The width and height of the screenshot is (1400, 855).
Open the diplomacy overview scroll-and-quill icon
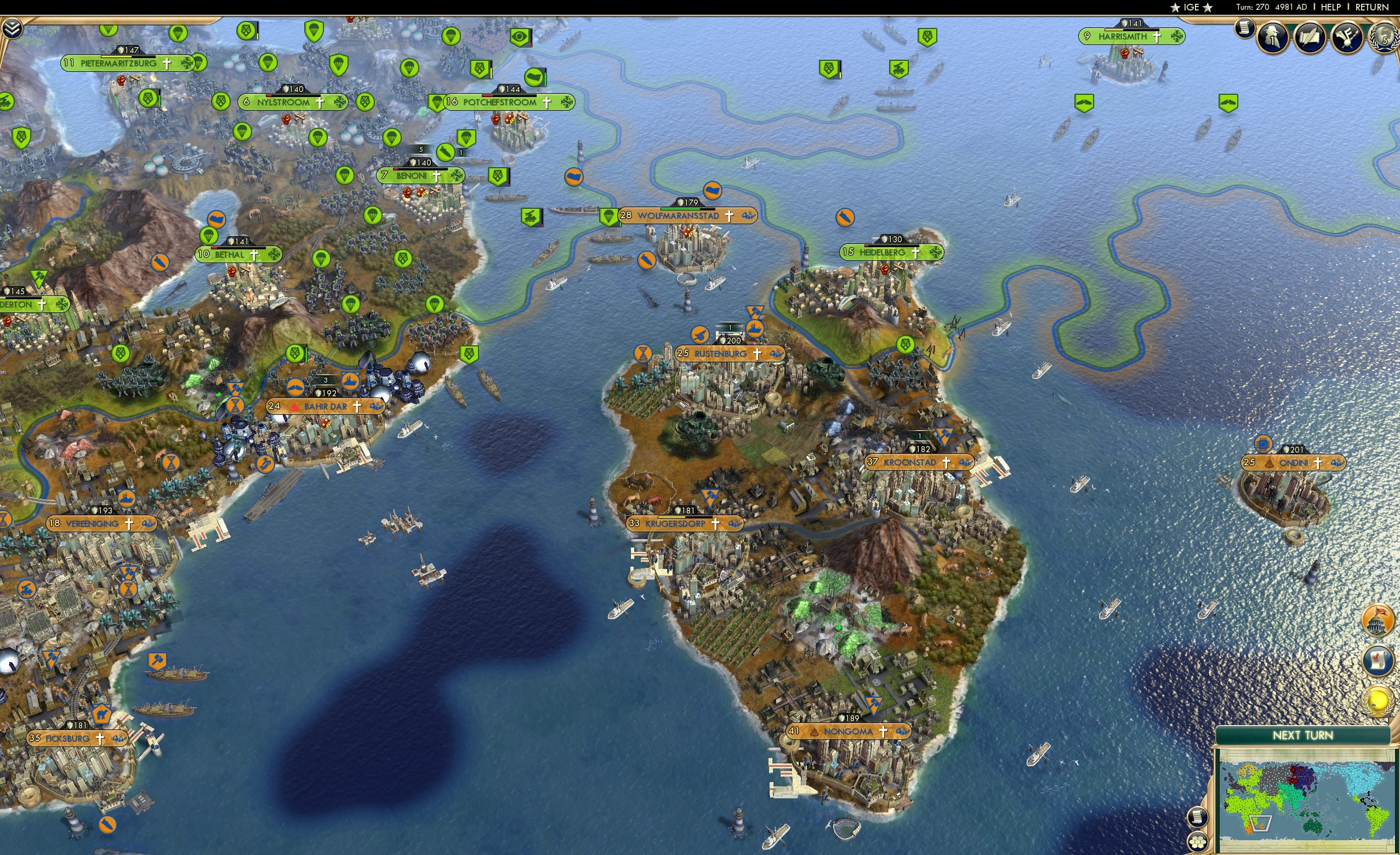pyautogui.click(x=1310, y=38)
